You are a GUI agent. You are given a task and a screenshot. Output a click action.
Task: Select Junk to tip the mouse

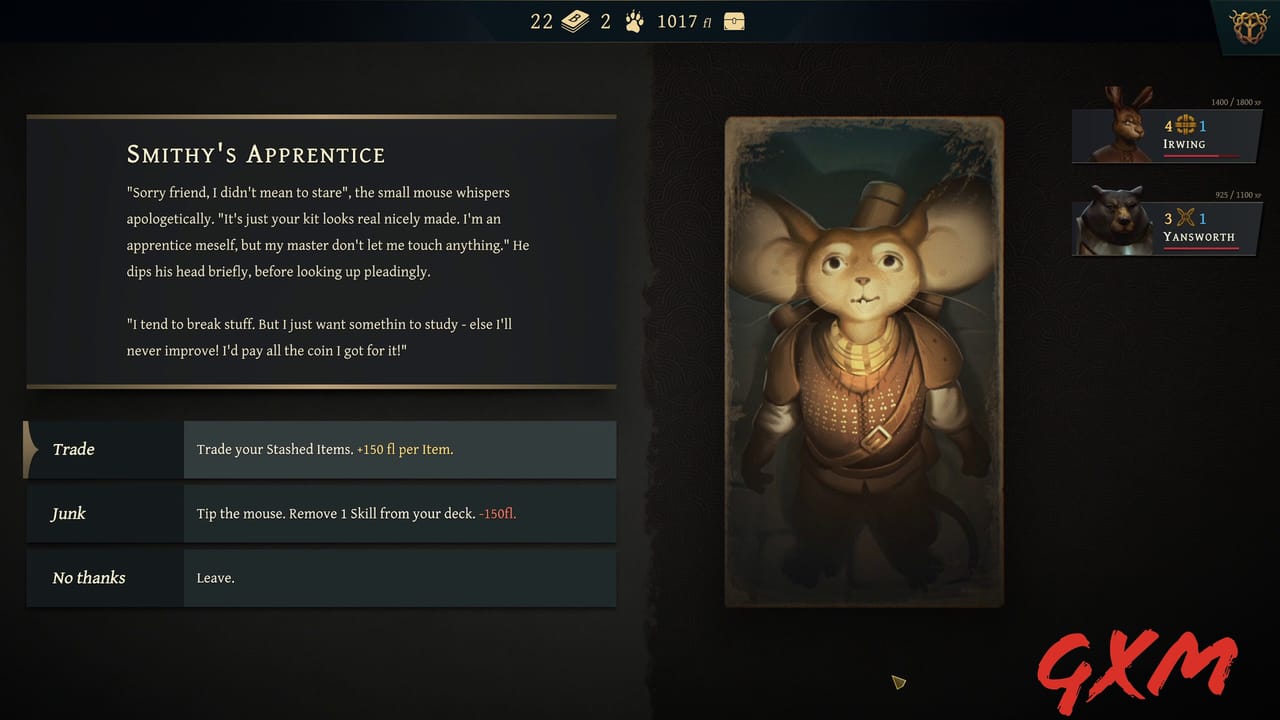click(x=67, y=513)
